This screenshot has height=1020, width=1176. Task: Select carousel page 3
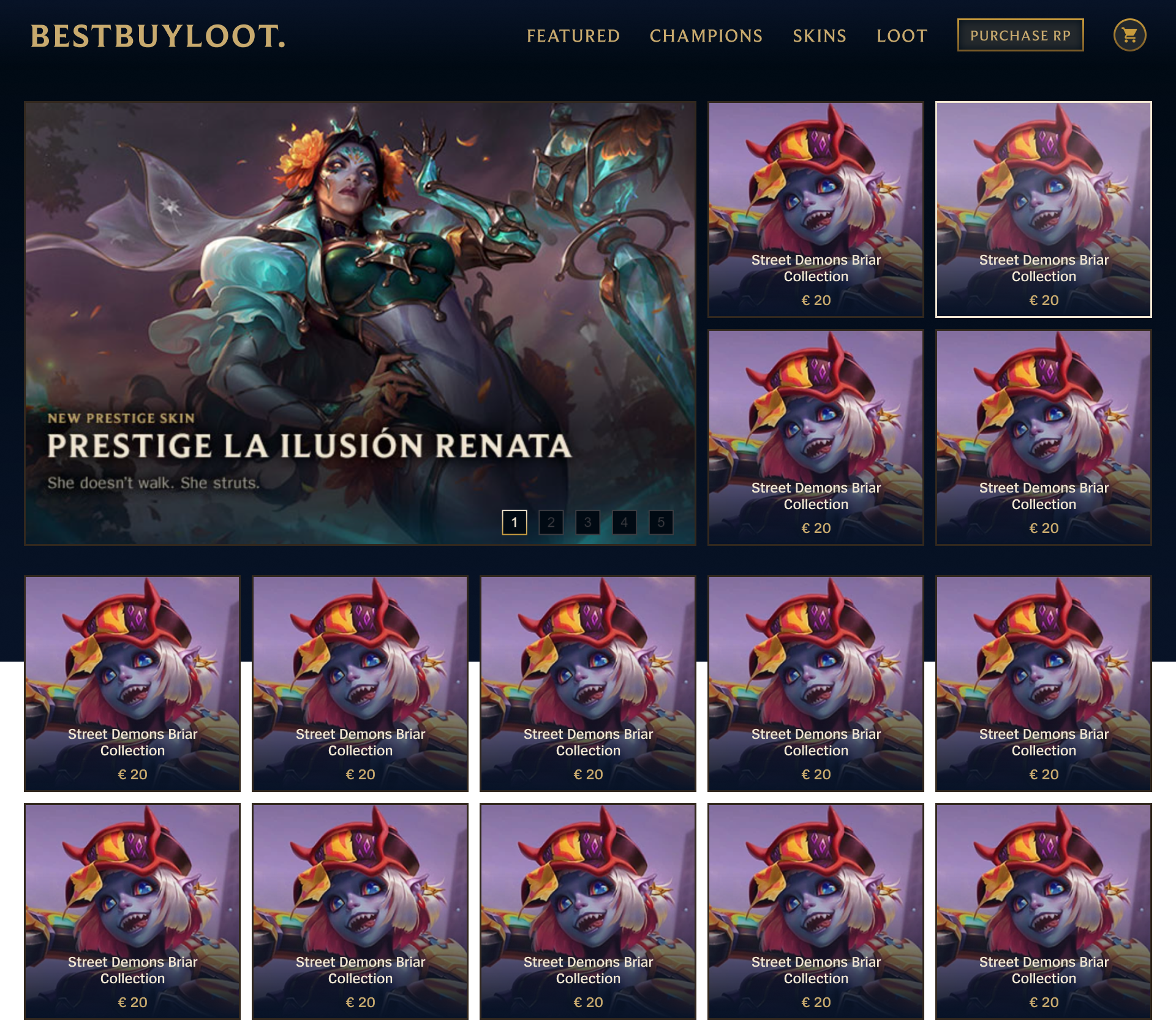(x=587, y=523)
